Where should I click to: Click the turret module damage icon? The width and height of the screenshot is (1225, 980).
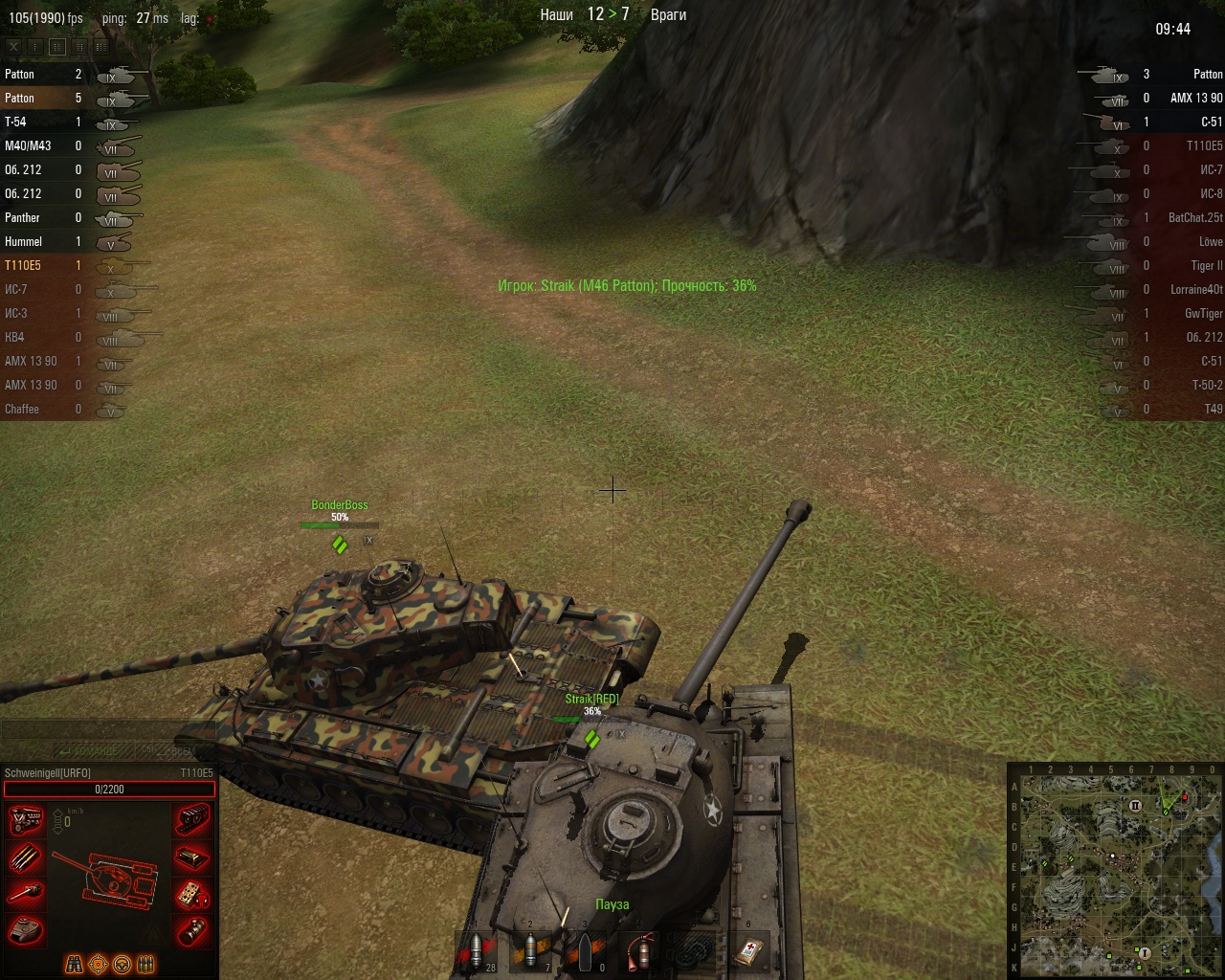click(x=25, y=929)
